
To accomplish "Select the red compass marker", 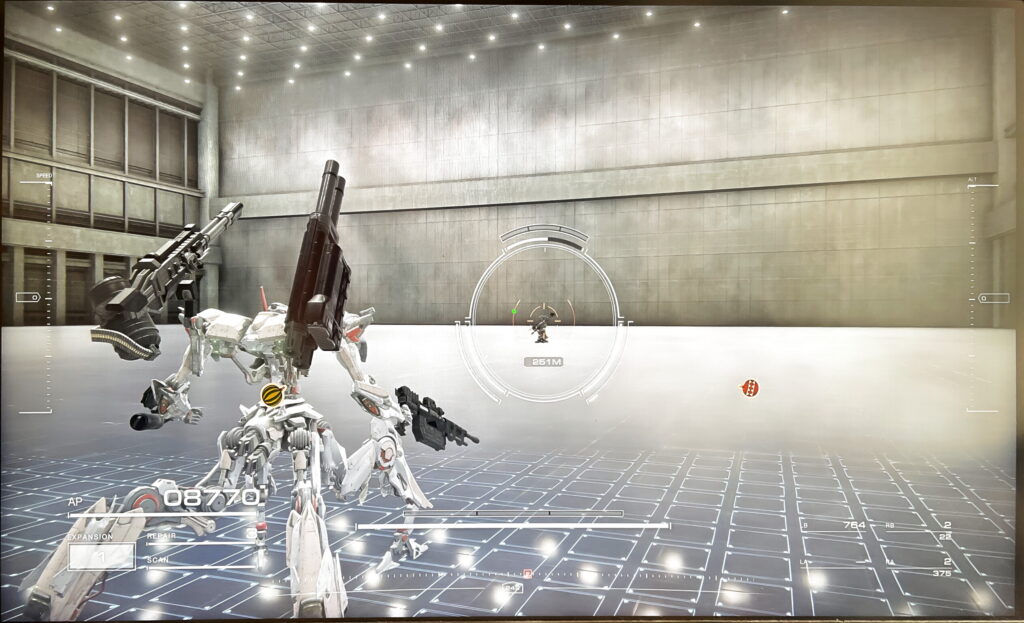I will (527, 573).
